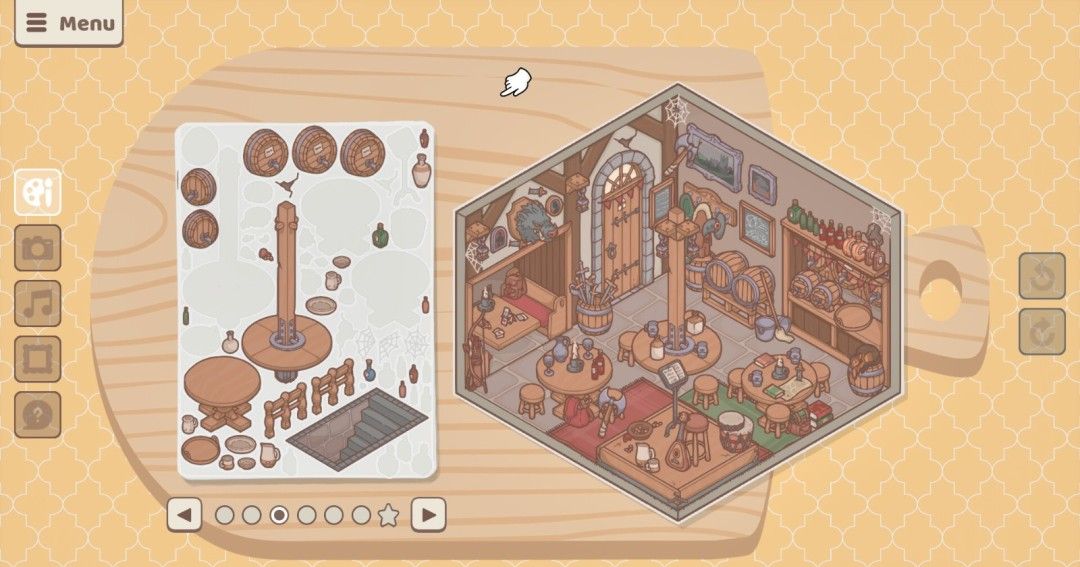The width and height of the screenshot is (1080, 567).
Task: Open the Menu button
Action: (x=68, y=23)
